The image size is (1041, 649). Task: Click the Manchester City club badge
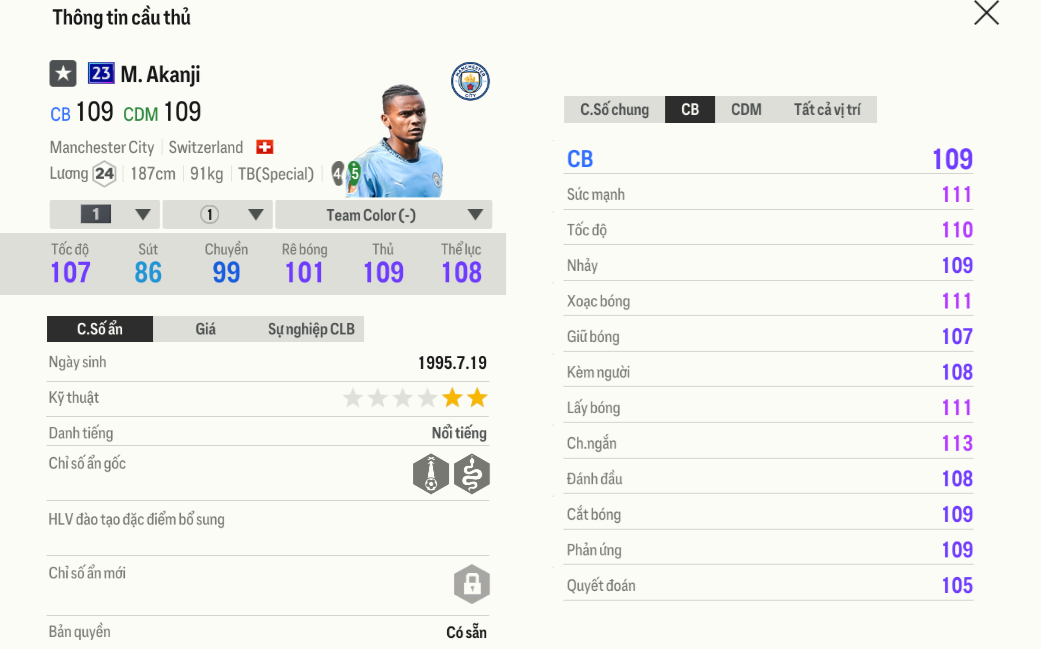470,81
